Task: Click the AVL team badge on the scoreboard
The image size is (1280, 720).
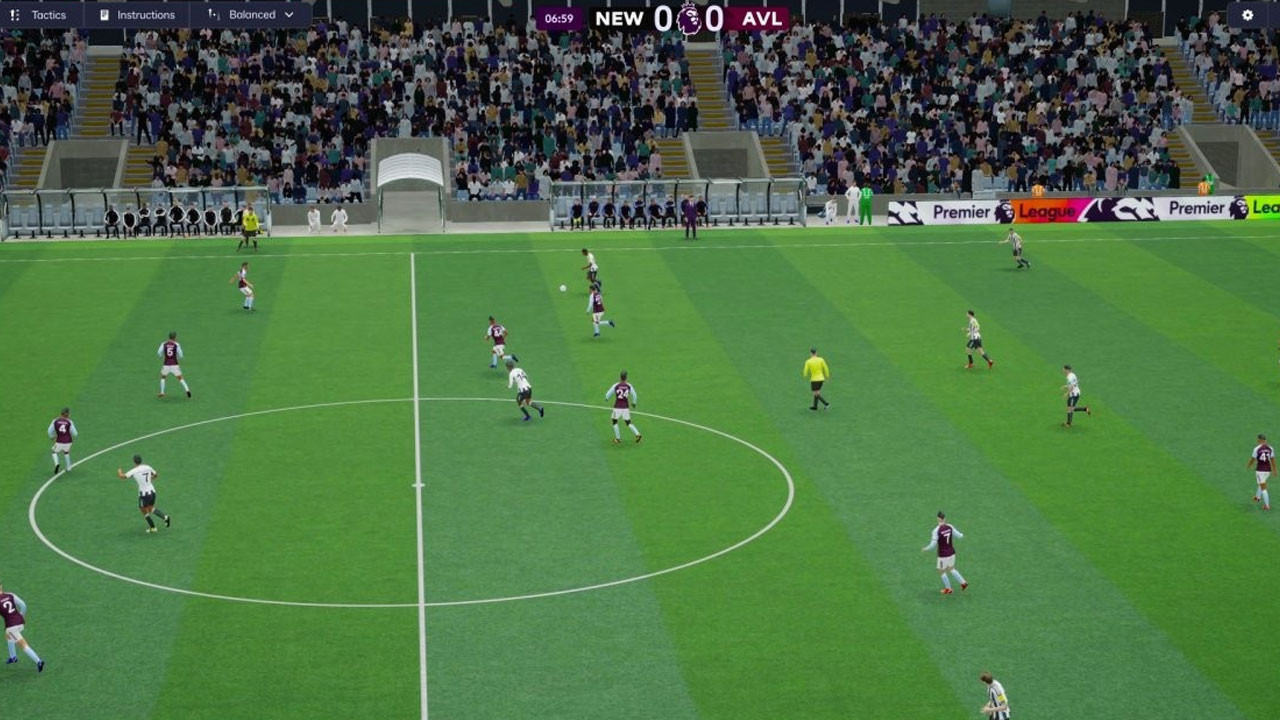Action: click(x=763, y=17)
